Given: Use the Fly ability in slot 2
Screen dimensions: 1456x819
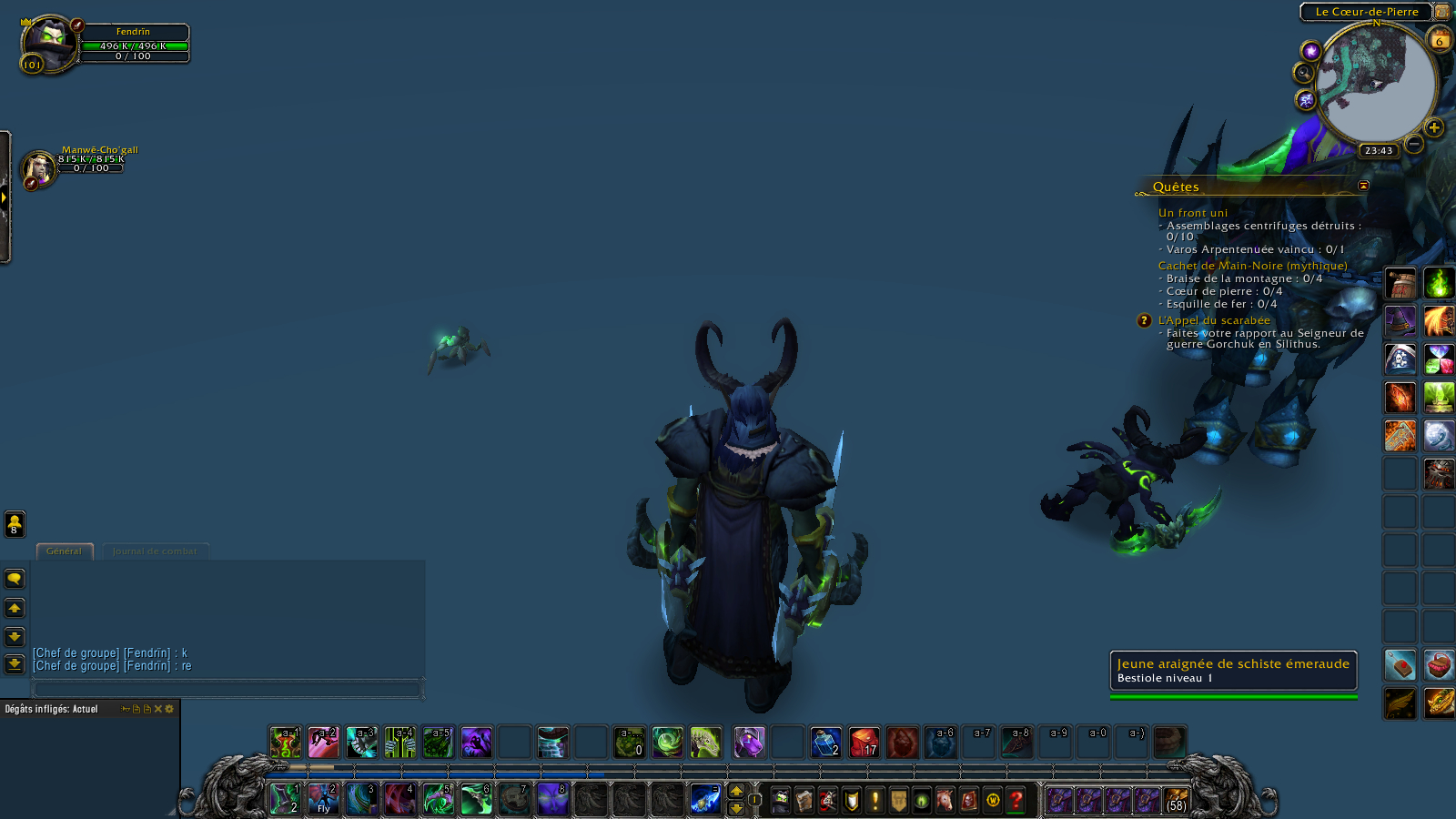Looking at the screenshot, I should (323, 799).
